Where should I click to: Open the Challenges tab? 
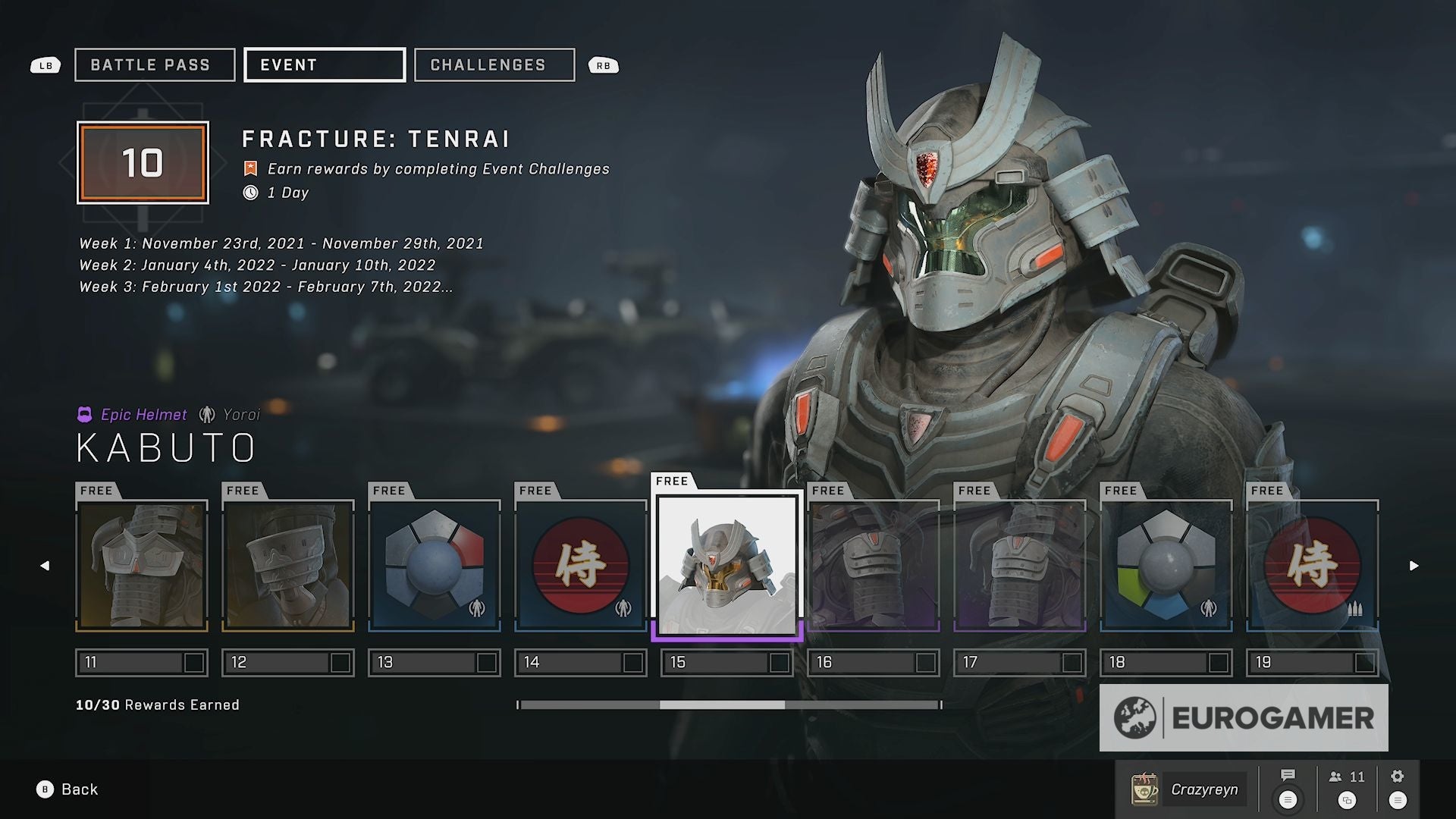tap(494, 65)
